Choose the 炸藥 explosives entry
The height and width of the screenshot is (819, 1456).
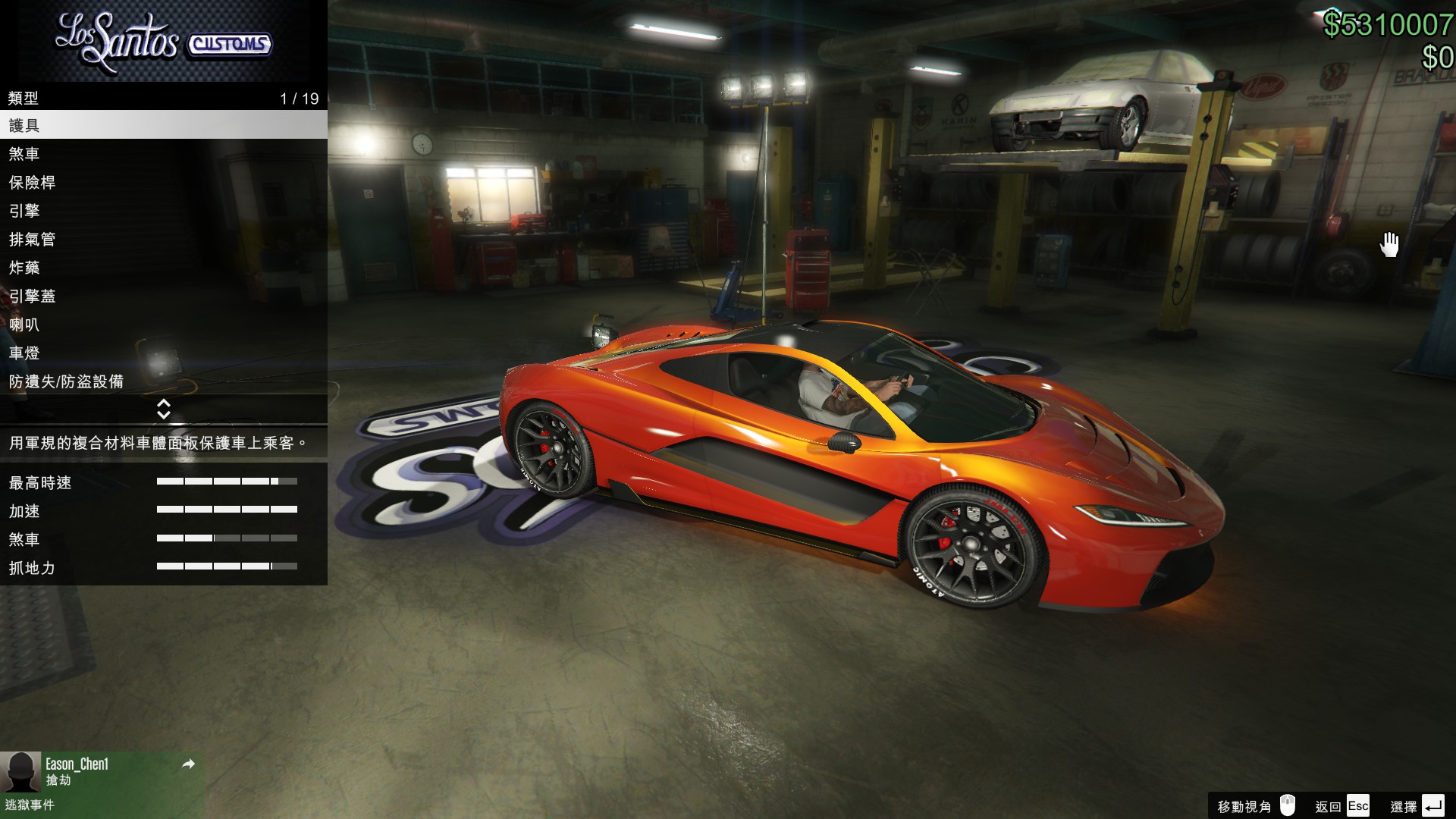tap(163, 268)
